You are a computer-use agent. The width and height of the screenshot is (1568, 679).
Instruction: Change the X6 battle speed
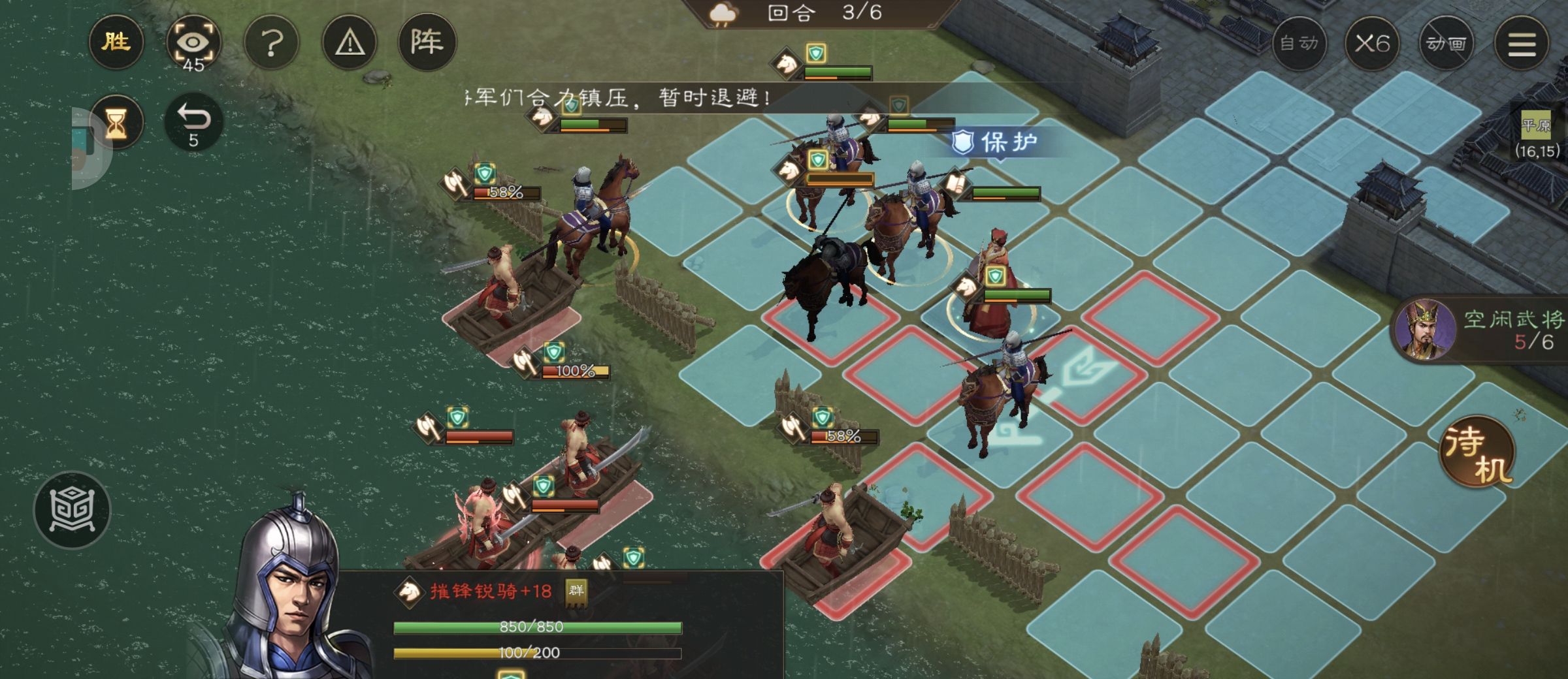[x=1372, y=44]
